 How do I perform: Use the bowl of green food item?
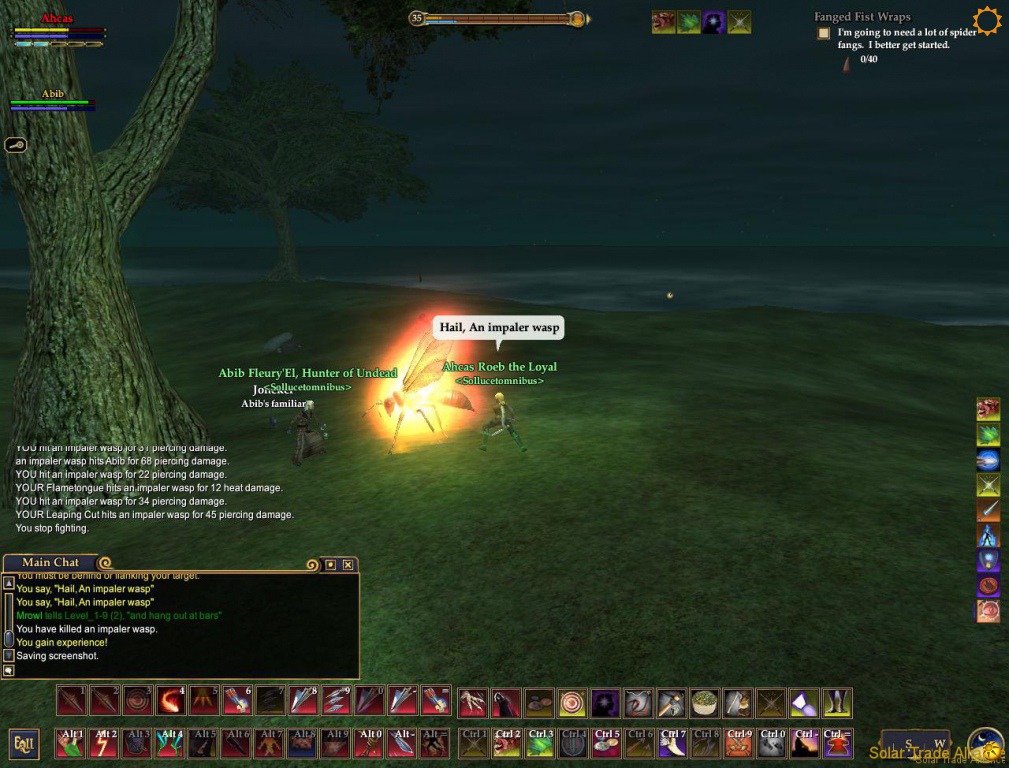coord(705,703)
